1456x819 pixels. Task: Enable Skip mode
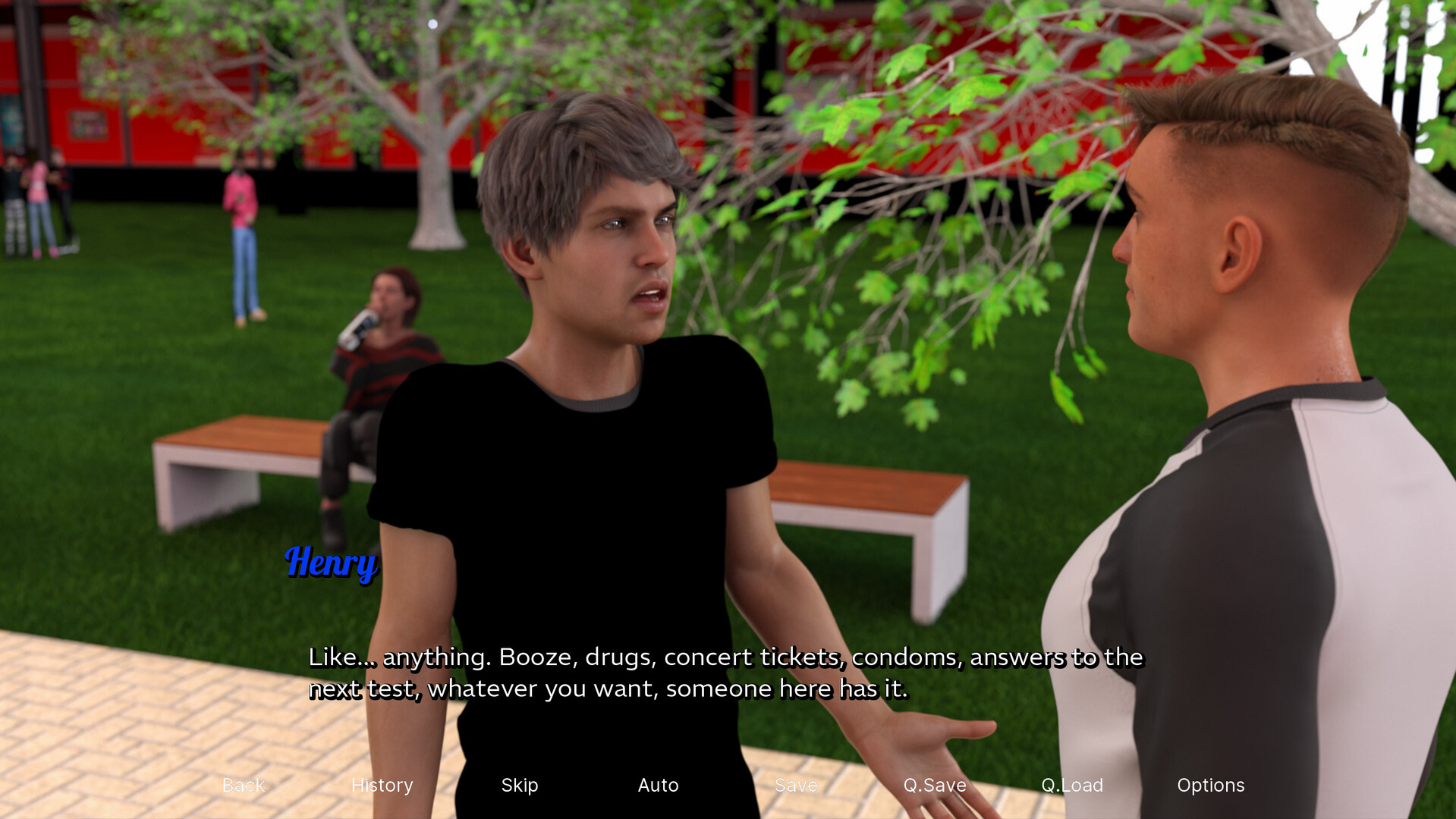[x=519, y=786]
